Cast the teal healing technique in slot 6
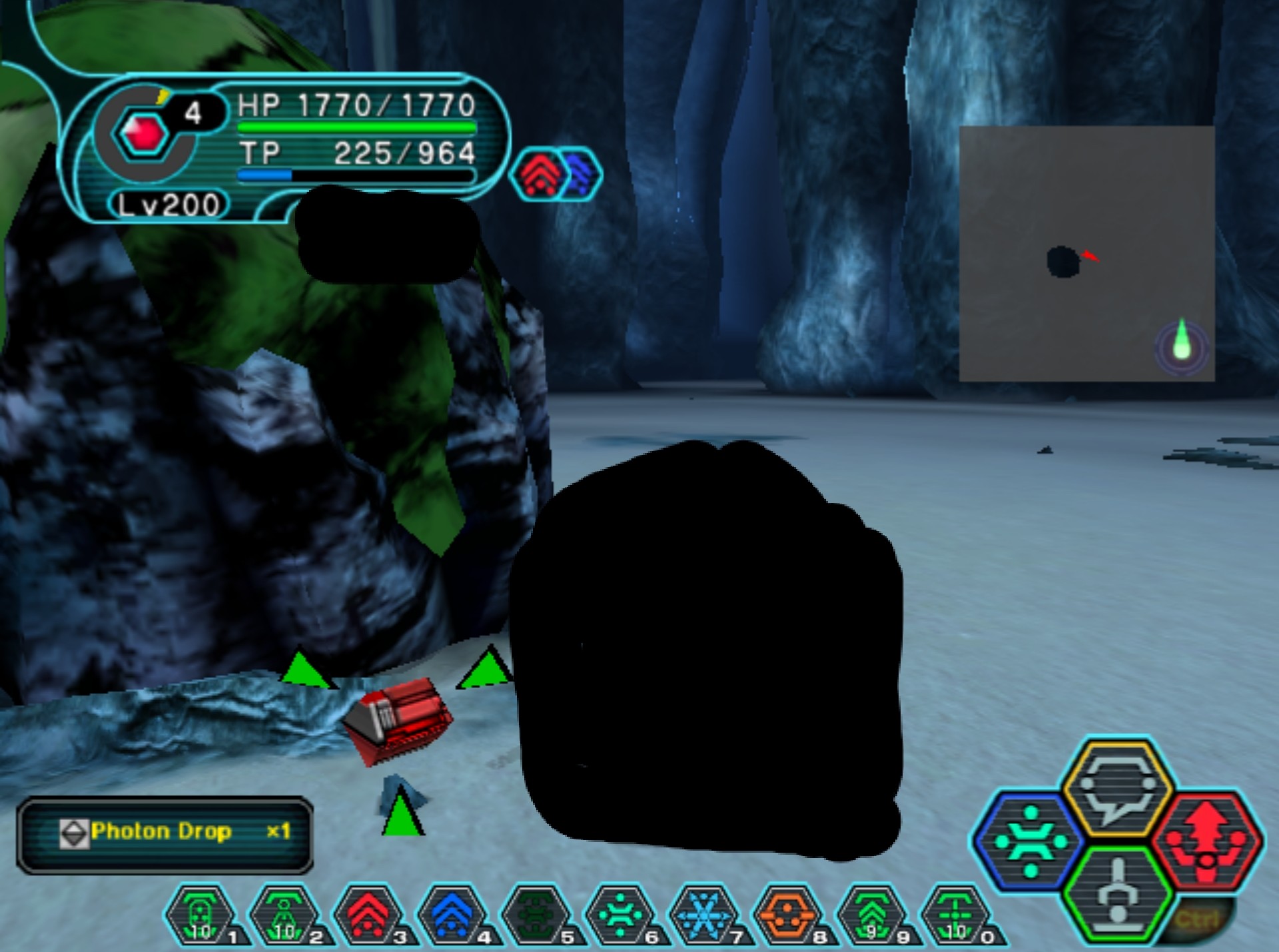Viewport: 1279px width, 952px height. [x=621, y=915]
